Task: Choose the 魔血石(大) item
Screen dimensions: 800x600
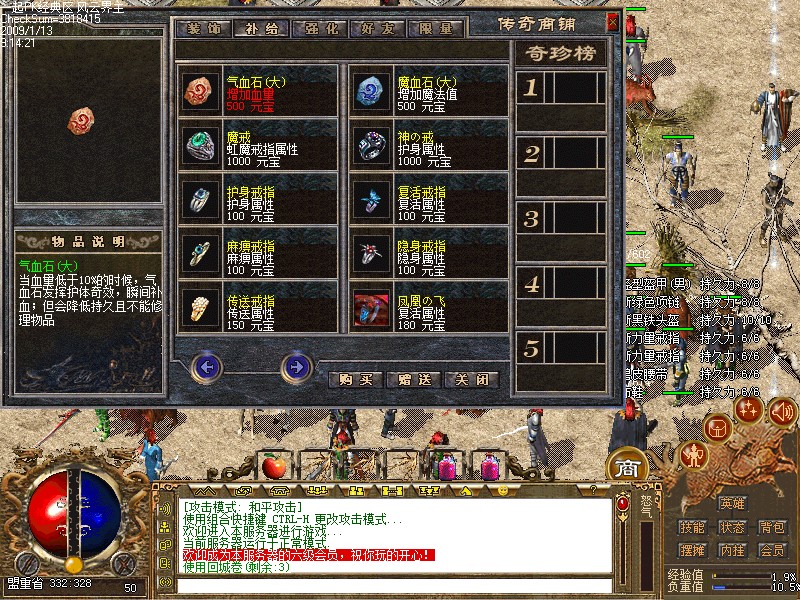Action: (429, 91)
